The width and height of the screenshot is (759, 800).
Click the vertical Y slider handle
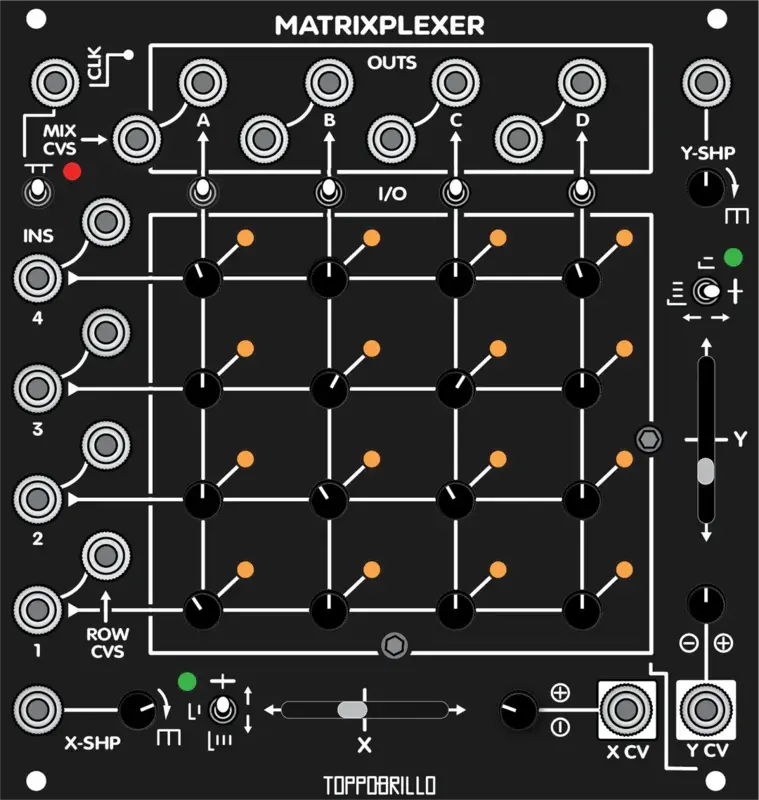pyautogui.click(x=706, y=471)
